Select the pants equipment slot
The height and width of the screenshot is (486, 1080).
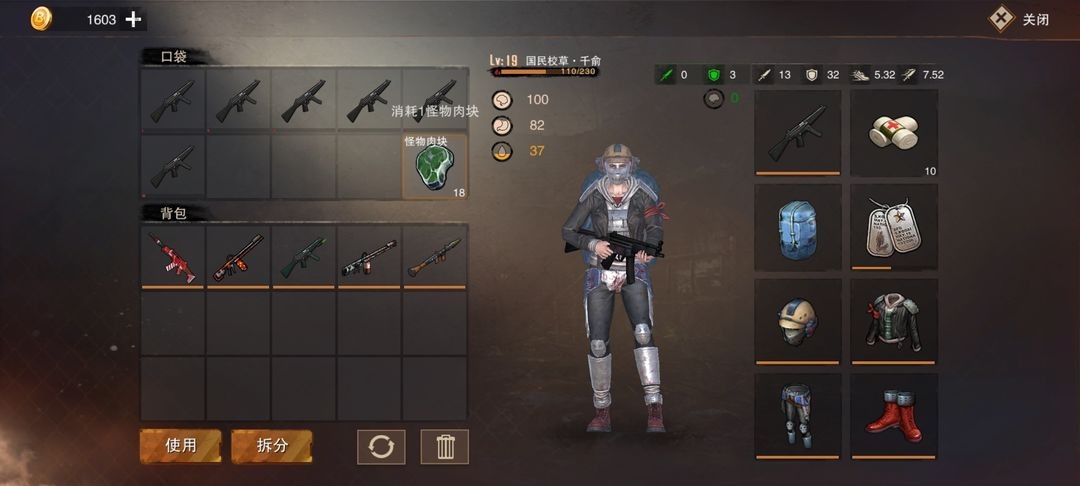(x=796, y=415)
